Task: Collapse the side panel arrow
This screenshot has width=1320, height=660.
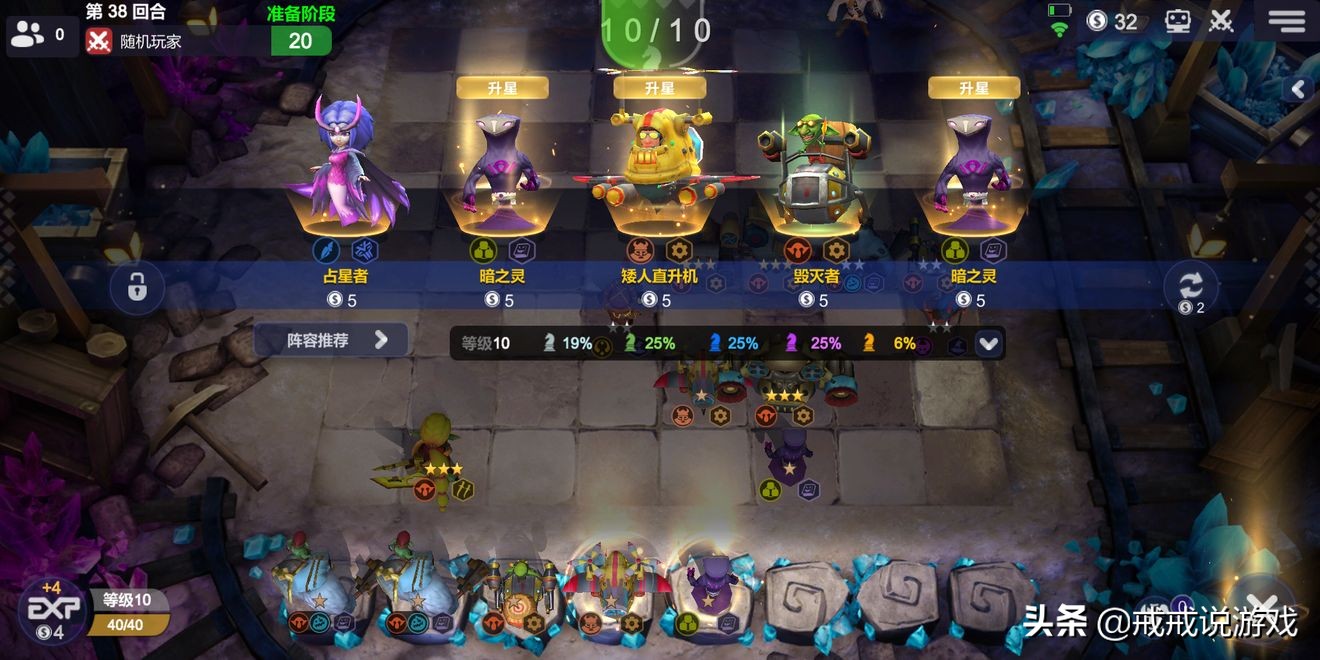Action: [1298, 89]
